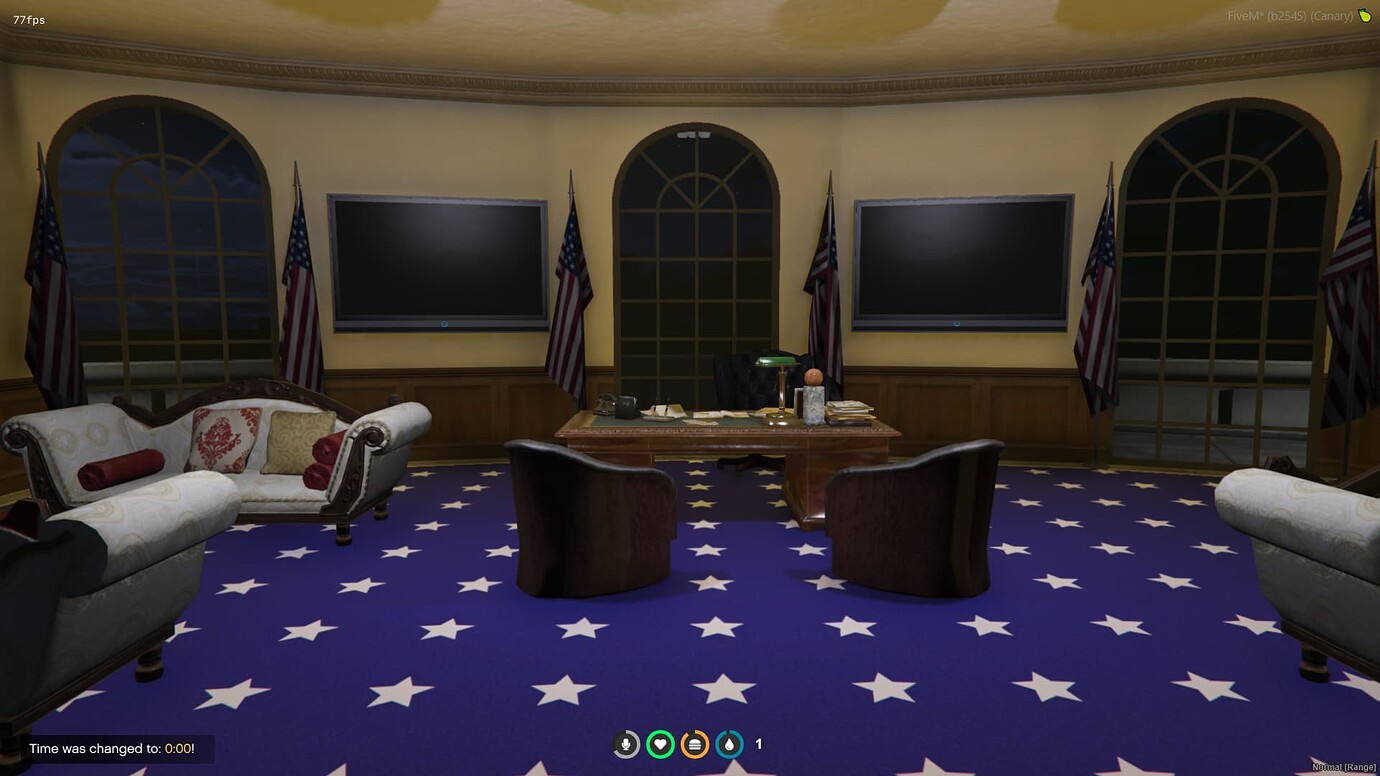Screen dimensions: 1380x776
Task: Click the lime FiveM Canary icon
Action: 1364,15
